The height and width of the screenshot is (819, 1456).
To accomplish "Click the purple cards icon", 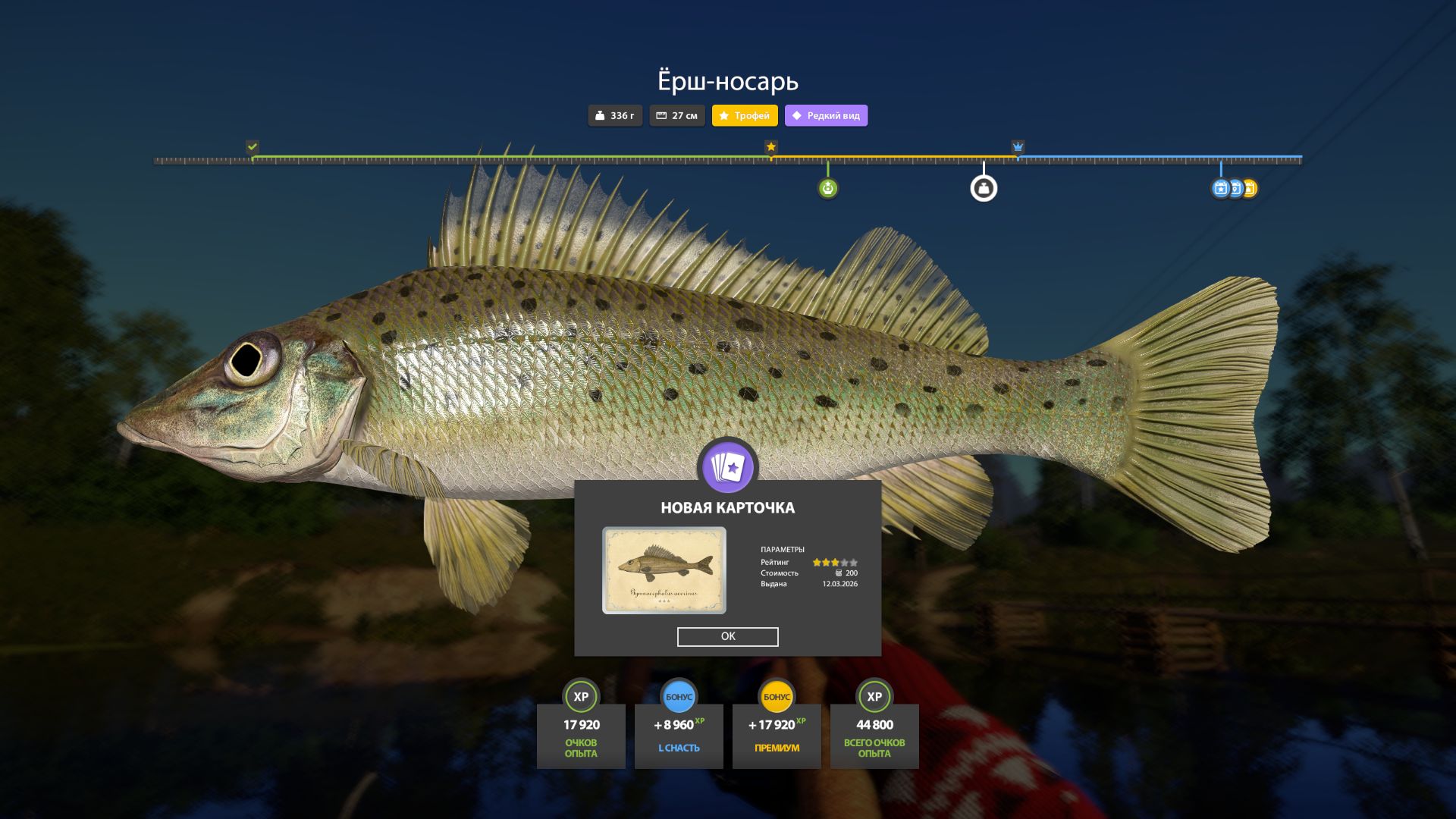I will click(x=727, y=467).
